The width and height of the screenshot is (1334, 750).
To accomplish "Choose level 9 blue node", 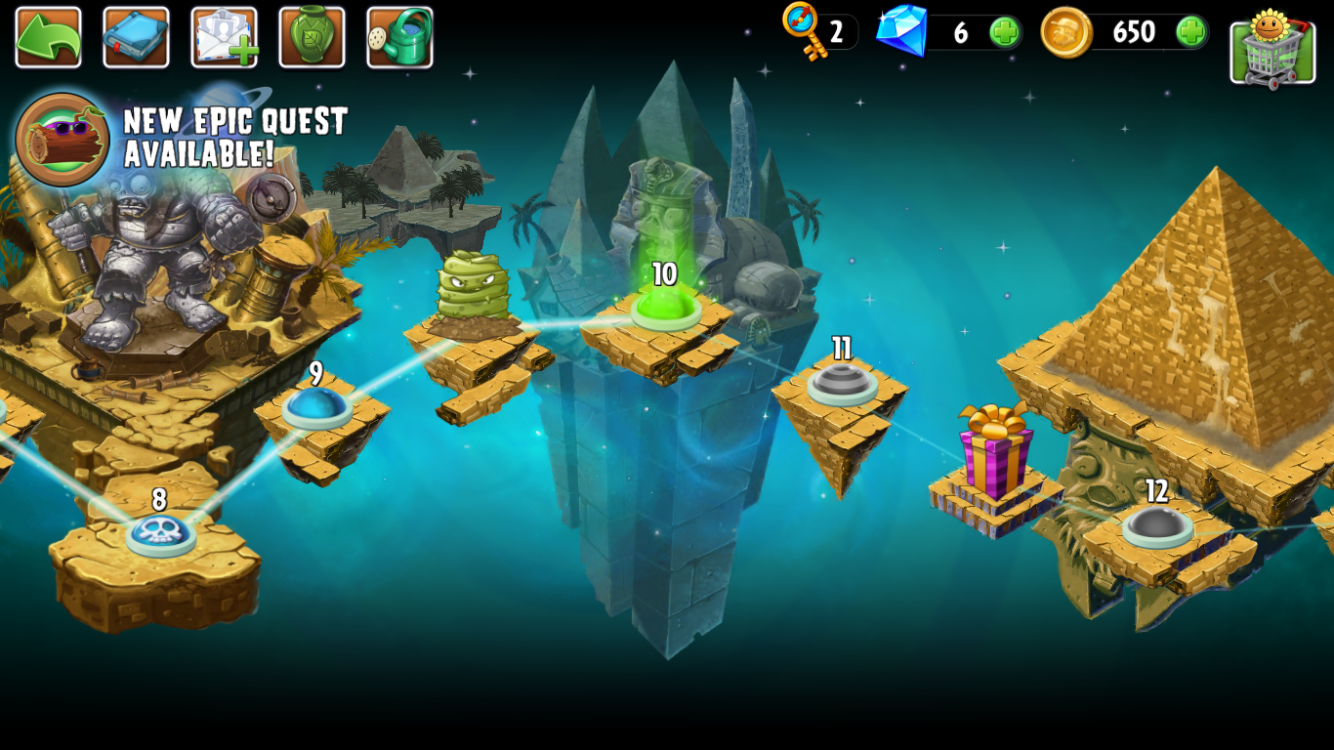I will pos(316,406).
